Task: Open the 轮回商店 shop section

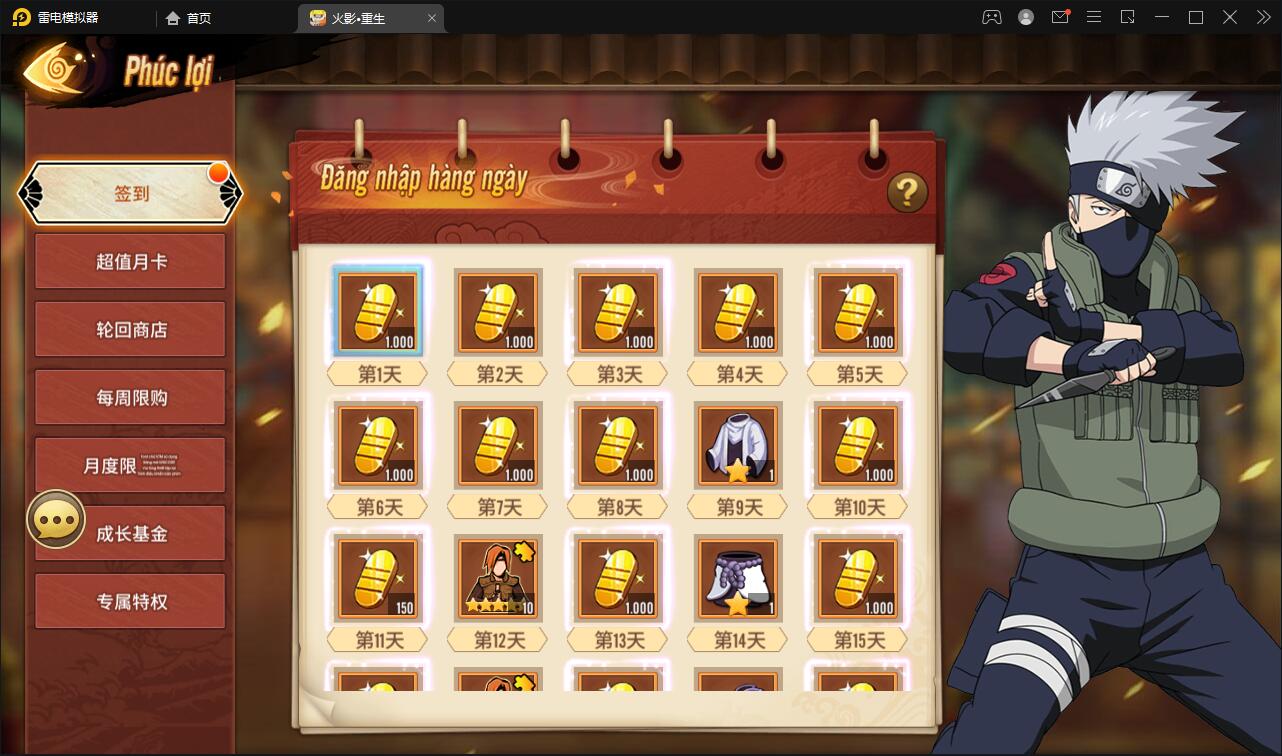Action: click(x=130, y=329)
